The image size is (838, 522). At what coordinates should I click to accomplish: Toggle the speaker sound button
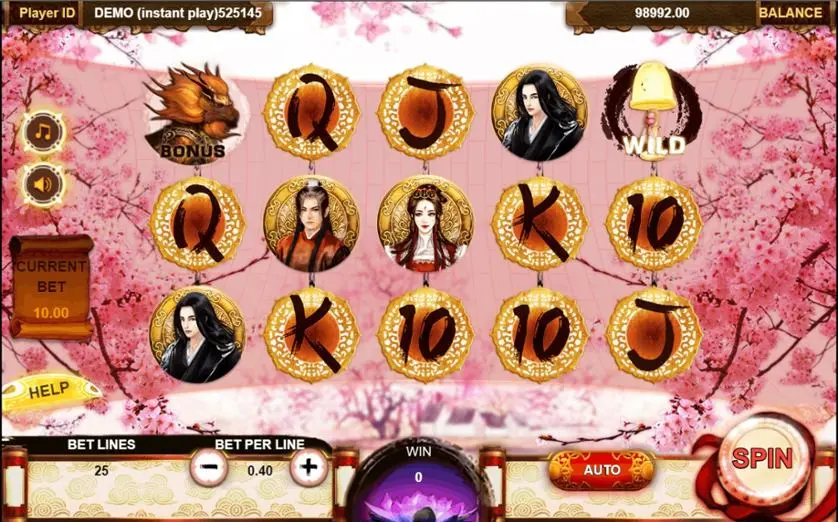44,184
